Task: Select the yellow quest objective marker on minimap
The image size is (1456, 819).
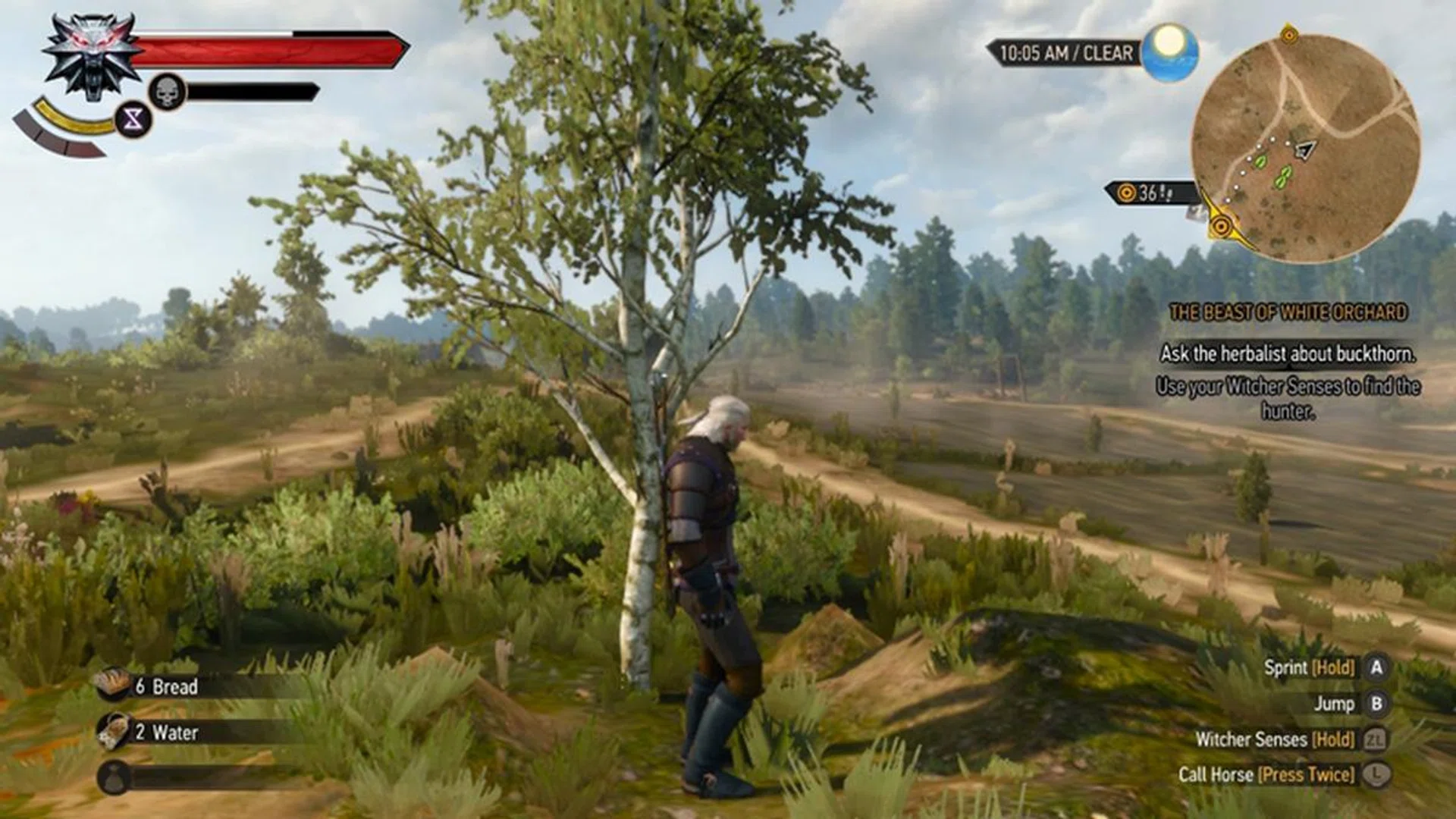Action: (1221, 226)
